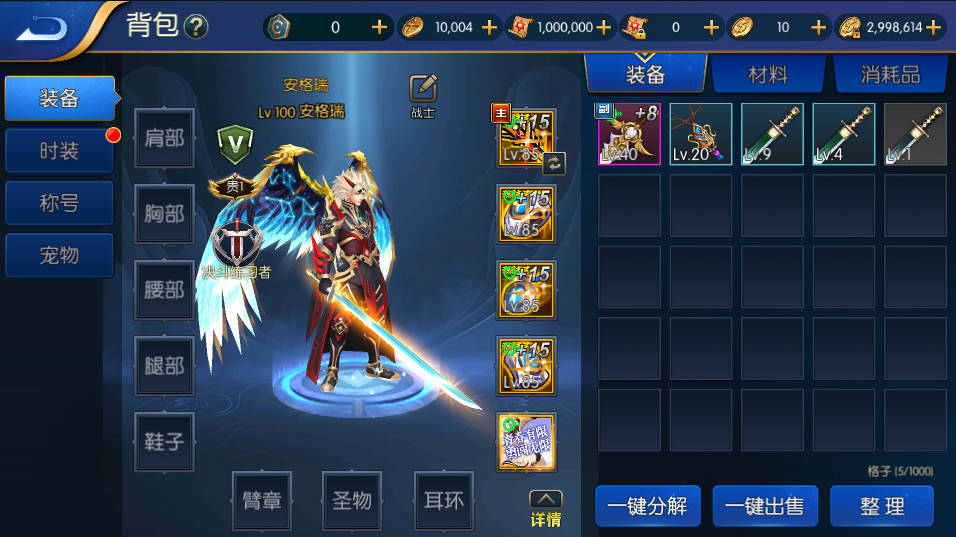Sell everything with 一键出售
This screenshot has height=537, width=956.
(x=765, y=506)
